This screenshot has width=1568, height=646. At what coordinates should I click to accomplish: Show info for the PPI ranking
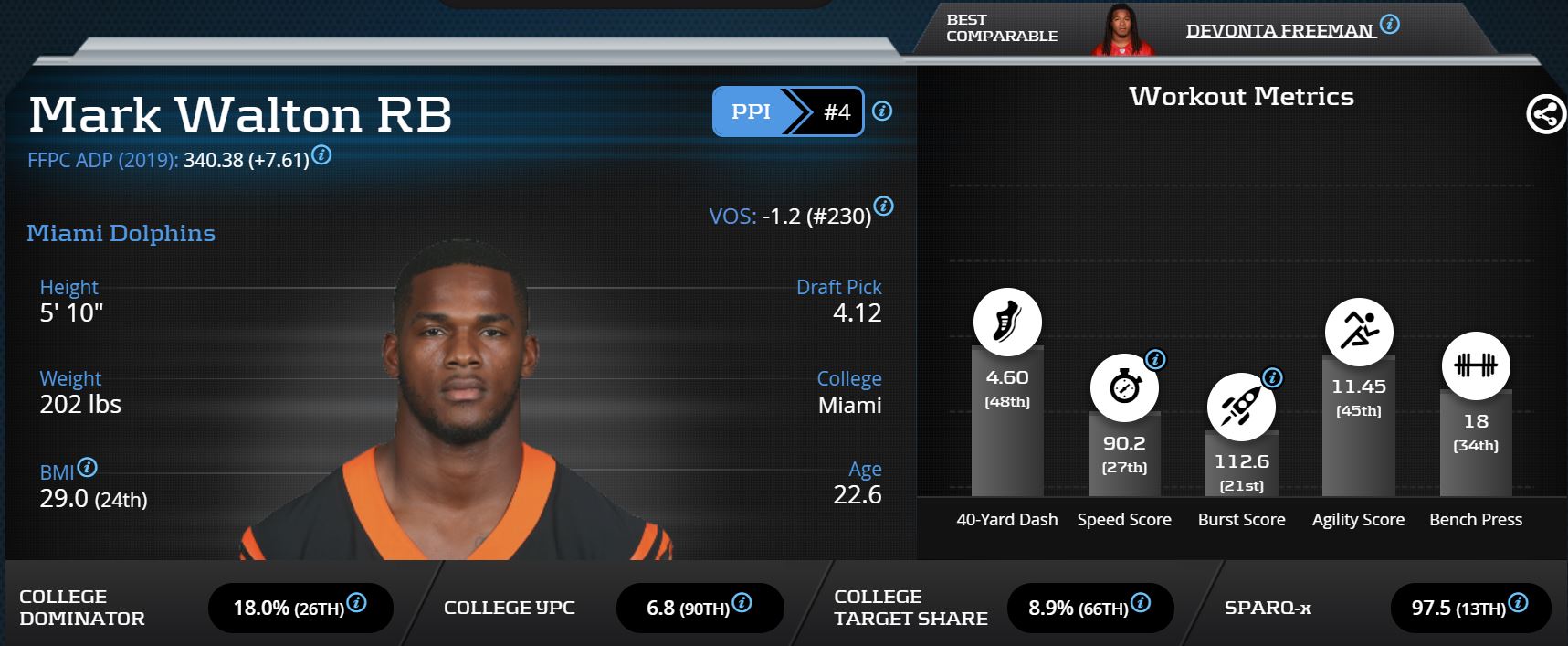[882, 111]
